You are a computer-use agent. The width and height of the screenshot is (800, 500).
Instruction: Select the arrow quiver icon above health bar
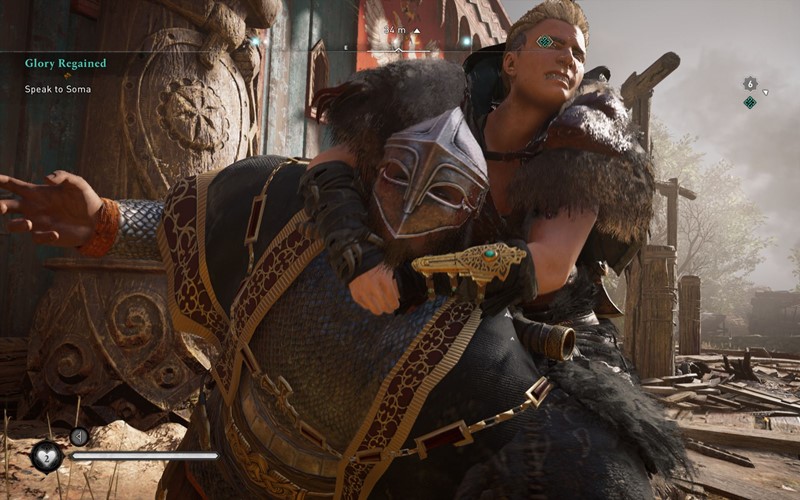coord(79,436)
